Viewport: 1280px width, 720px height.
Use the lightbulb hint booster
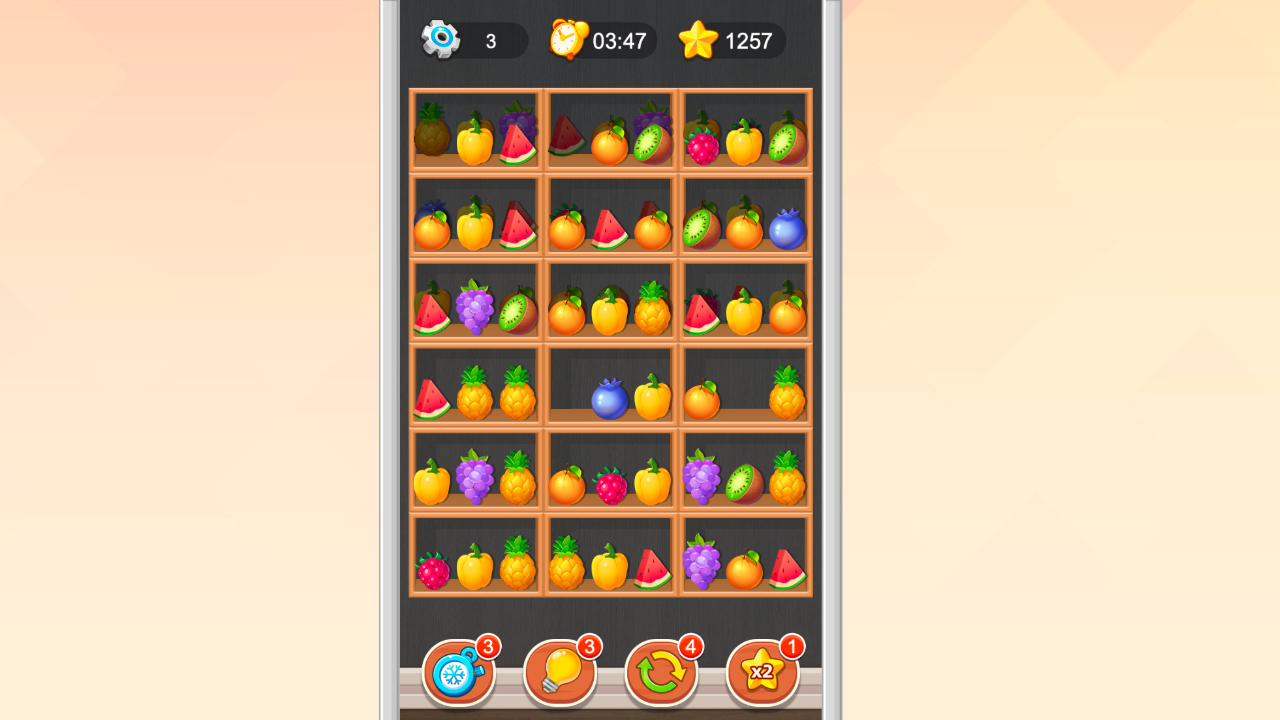point(559,671)
